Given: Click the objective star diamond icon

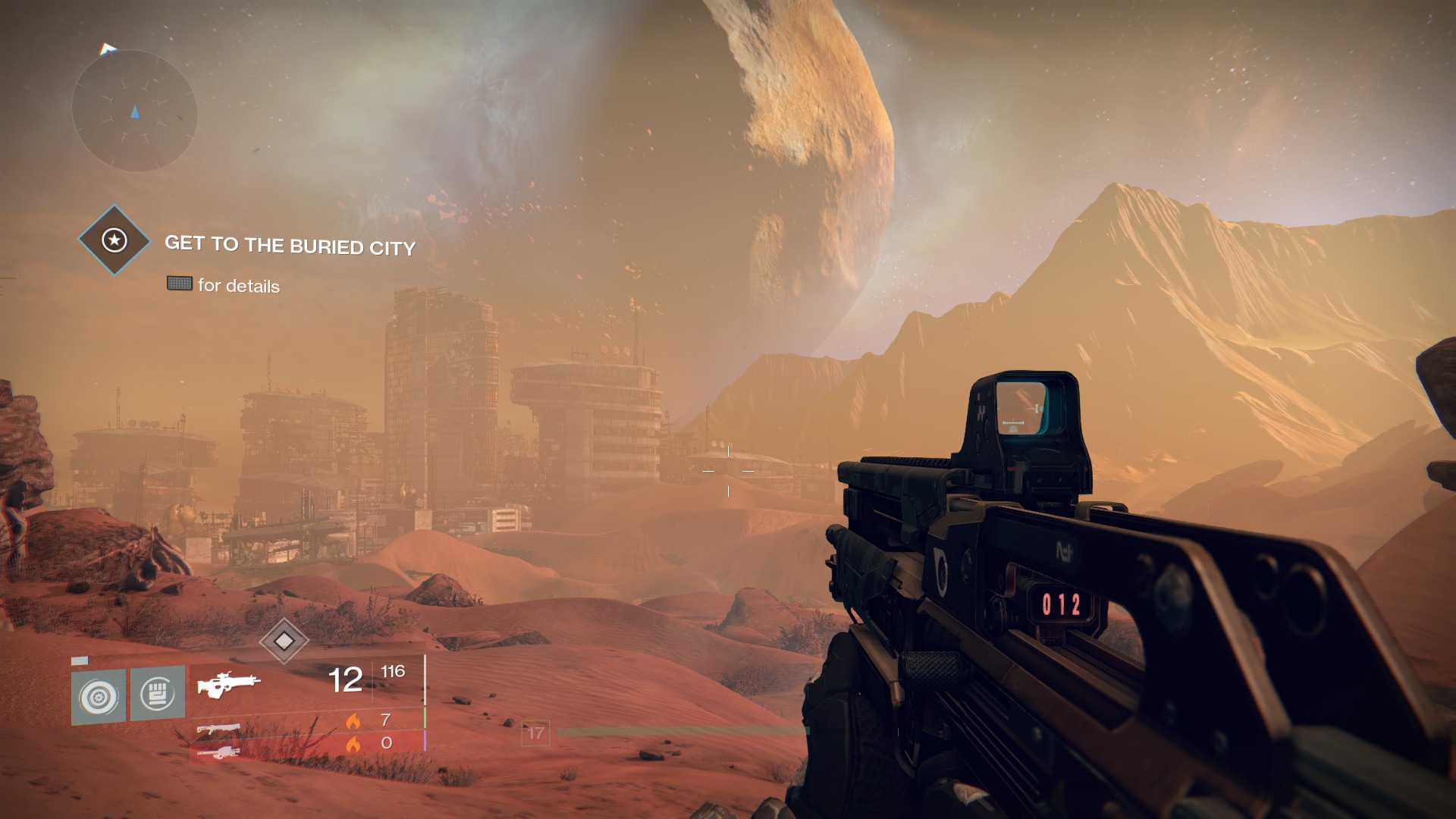Looking at the screenshot, I should (115, 240).
